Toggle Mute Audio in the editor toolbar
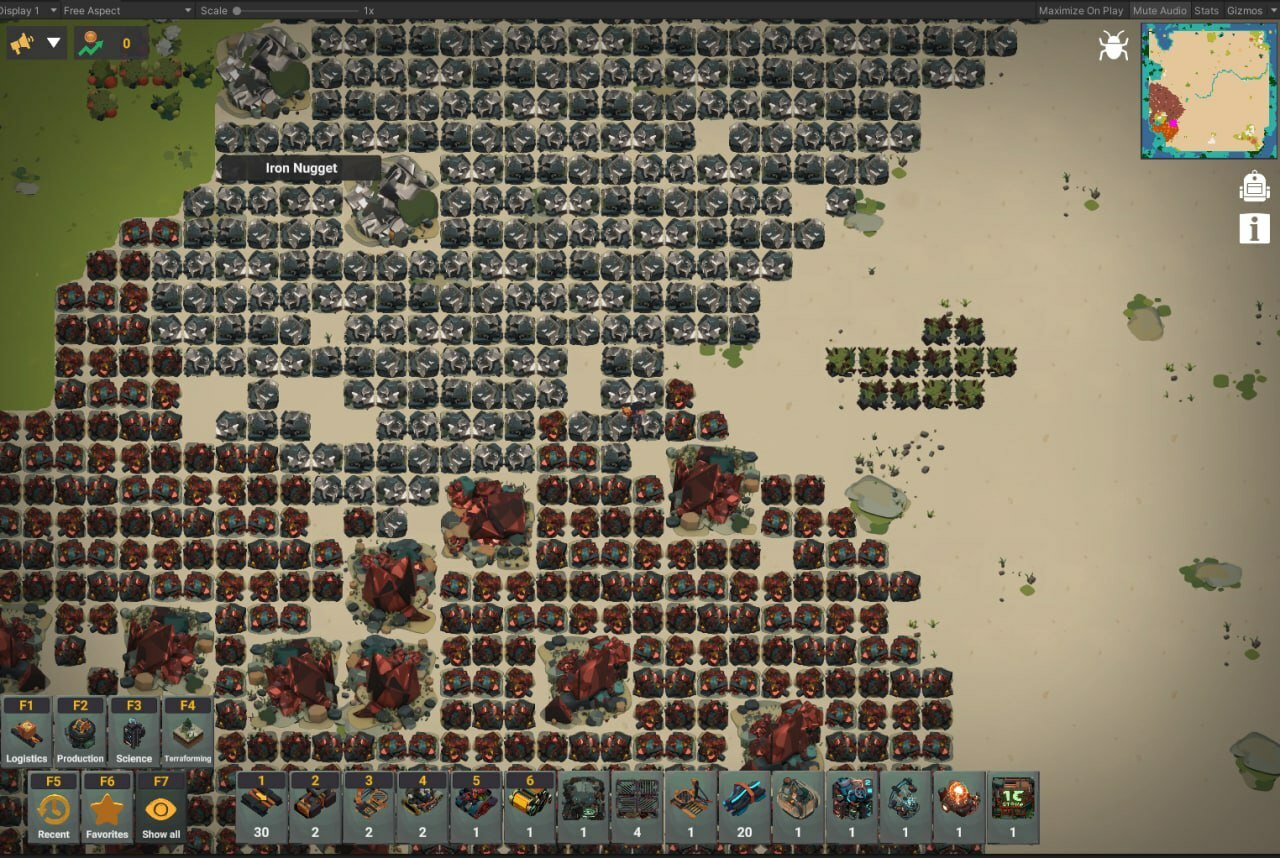This screenshot has height=858, width=1280. tap(1159, 10)
